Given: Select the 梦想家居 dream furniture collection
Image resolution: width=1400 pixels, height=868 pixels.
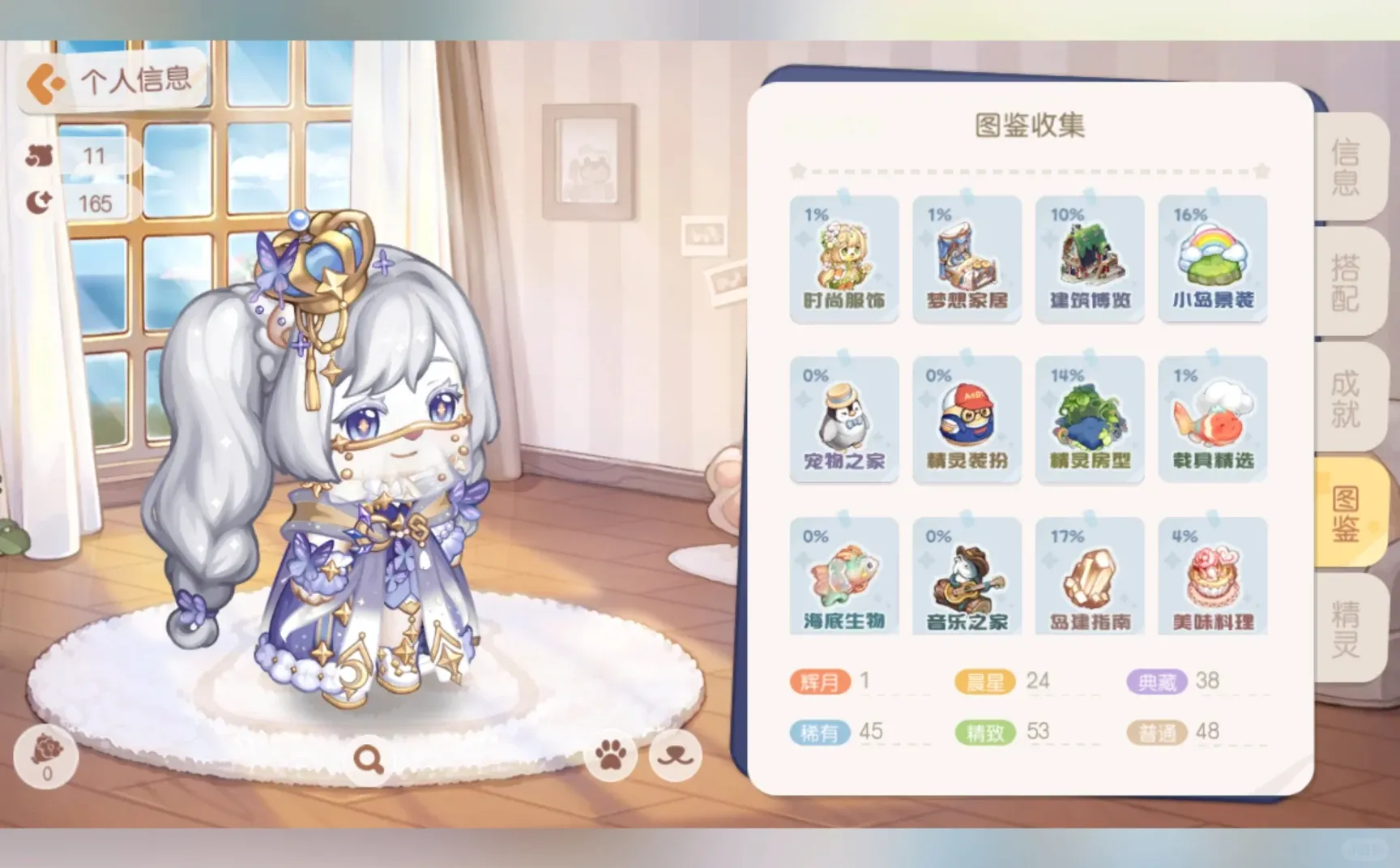Looking at the screenshot, I should pos(967,258).
